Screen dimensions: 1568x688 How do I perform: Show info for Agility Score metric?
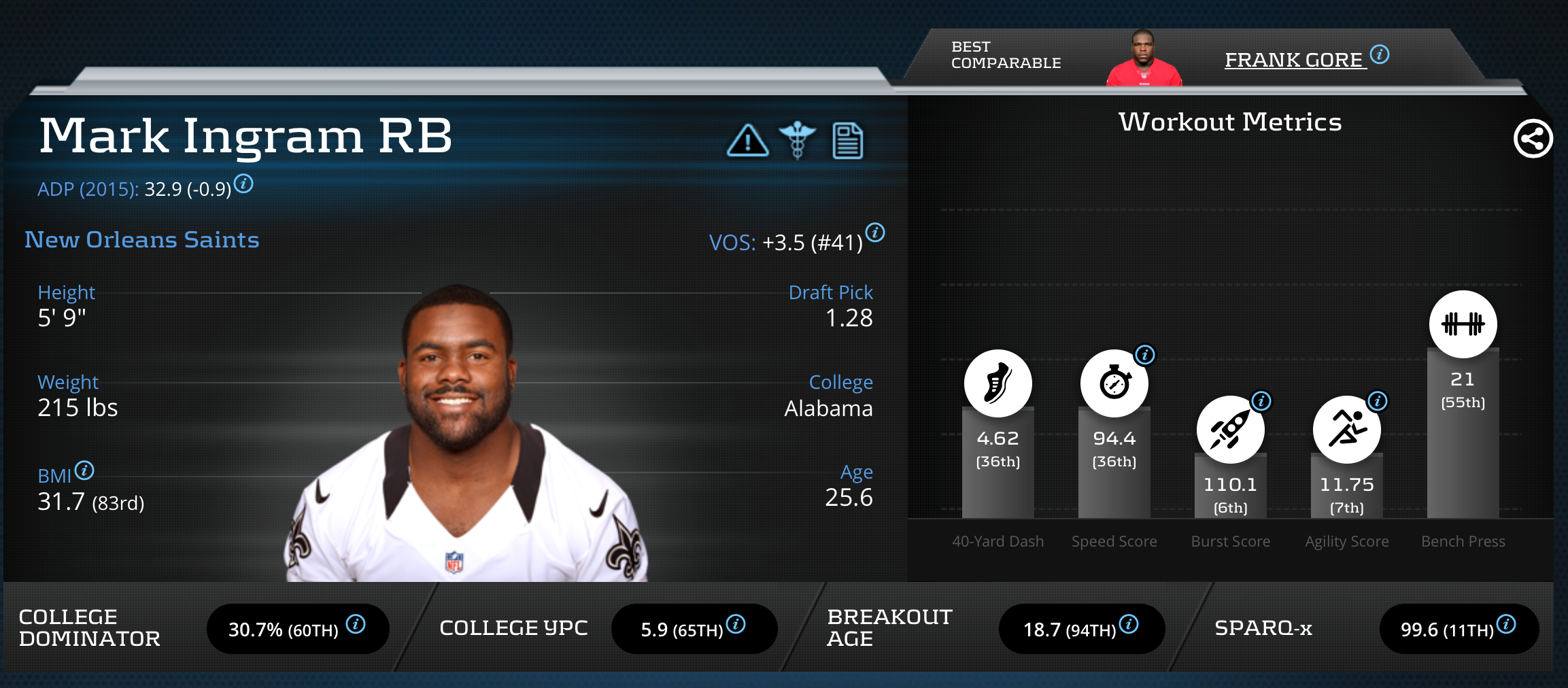[1378, 400]
